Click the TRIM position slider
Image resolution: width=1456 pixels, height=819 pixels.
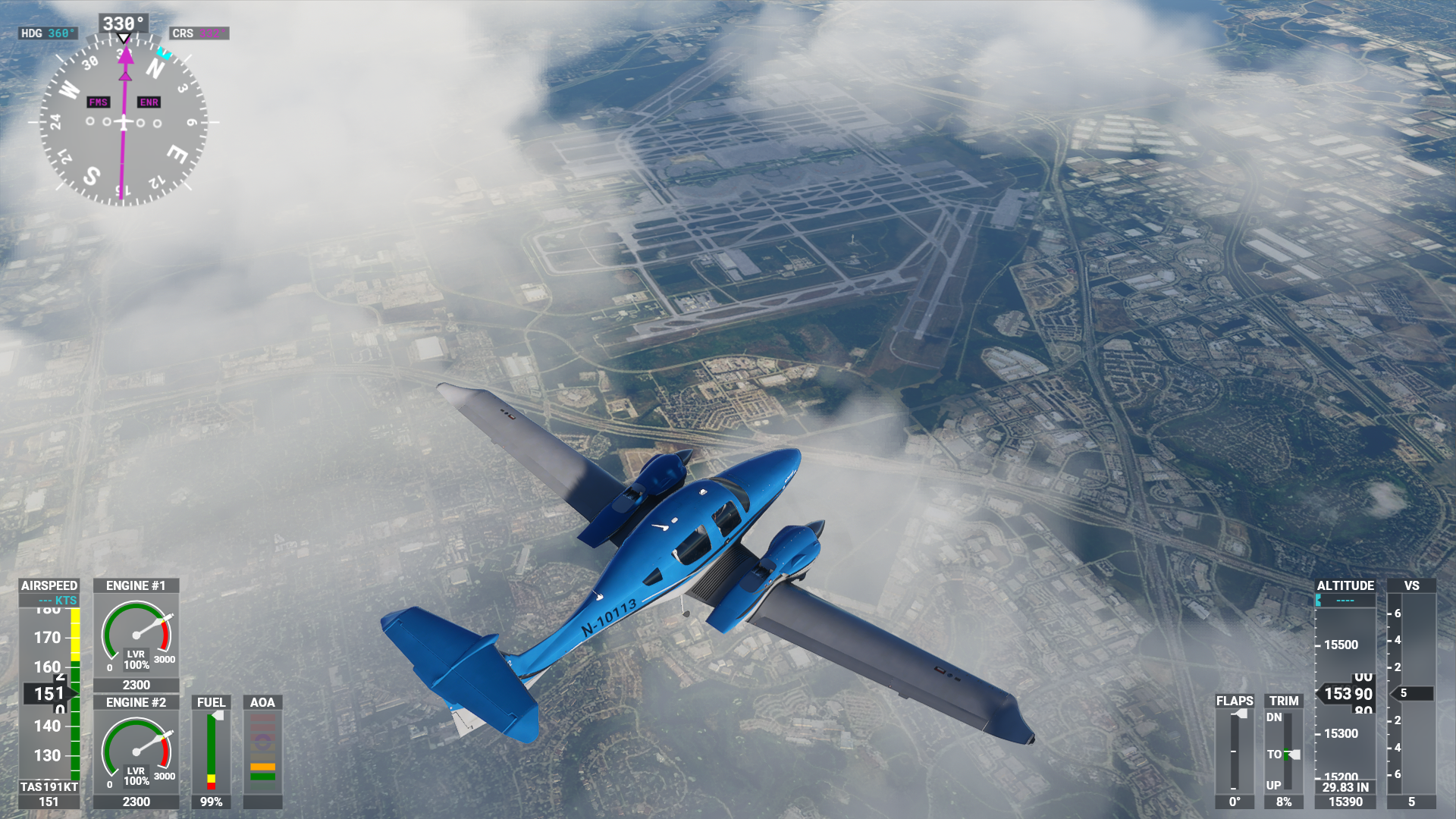(1287, 751)
